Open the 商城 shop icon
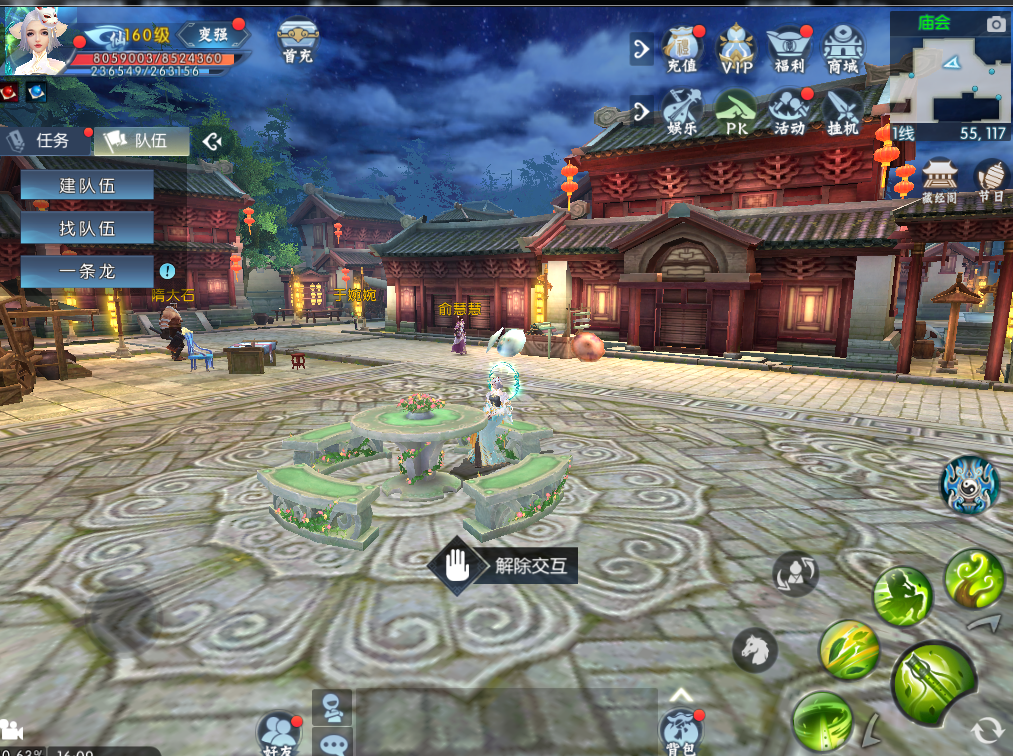 coord(843,50)
